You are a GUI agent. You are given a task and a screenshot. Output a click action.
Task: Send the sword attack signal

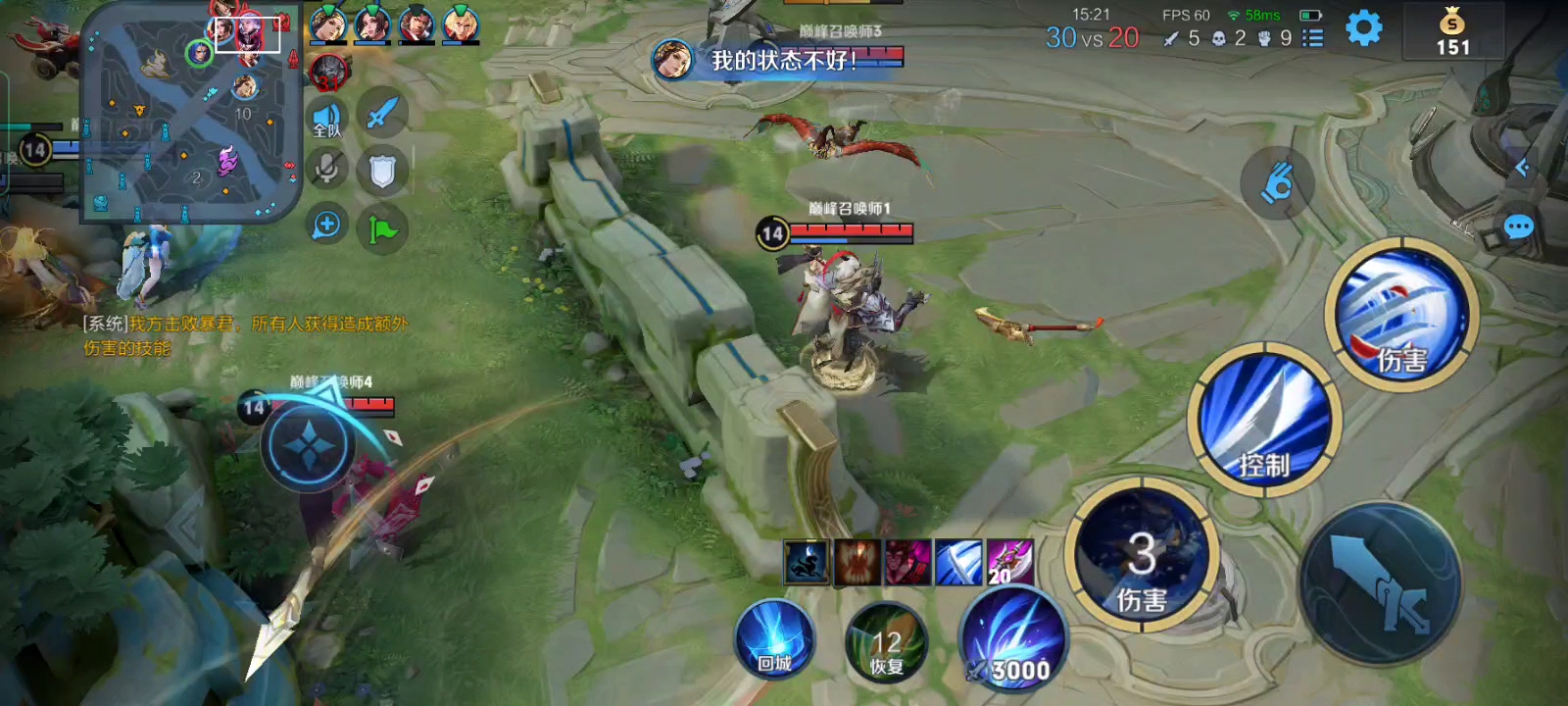[380, 114]
